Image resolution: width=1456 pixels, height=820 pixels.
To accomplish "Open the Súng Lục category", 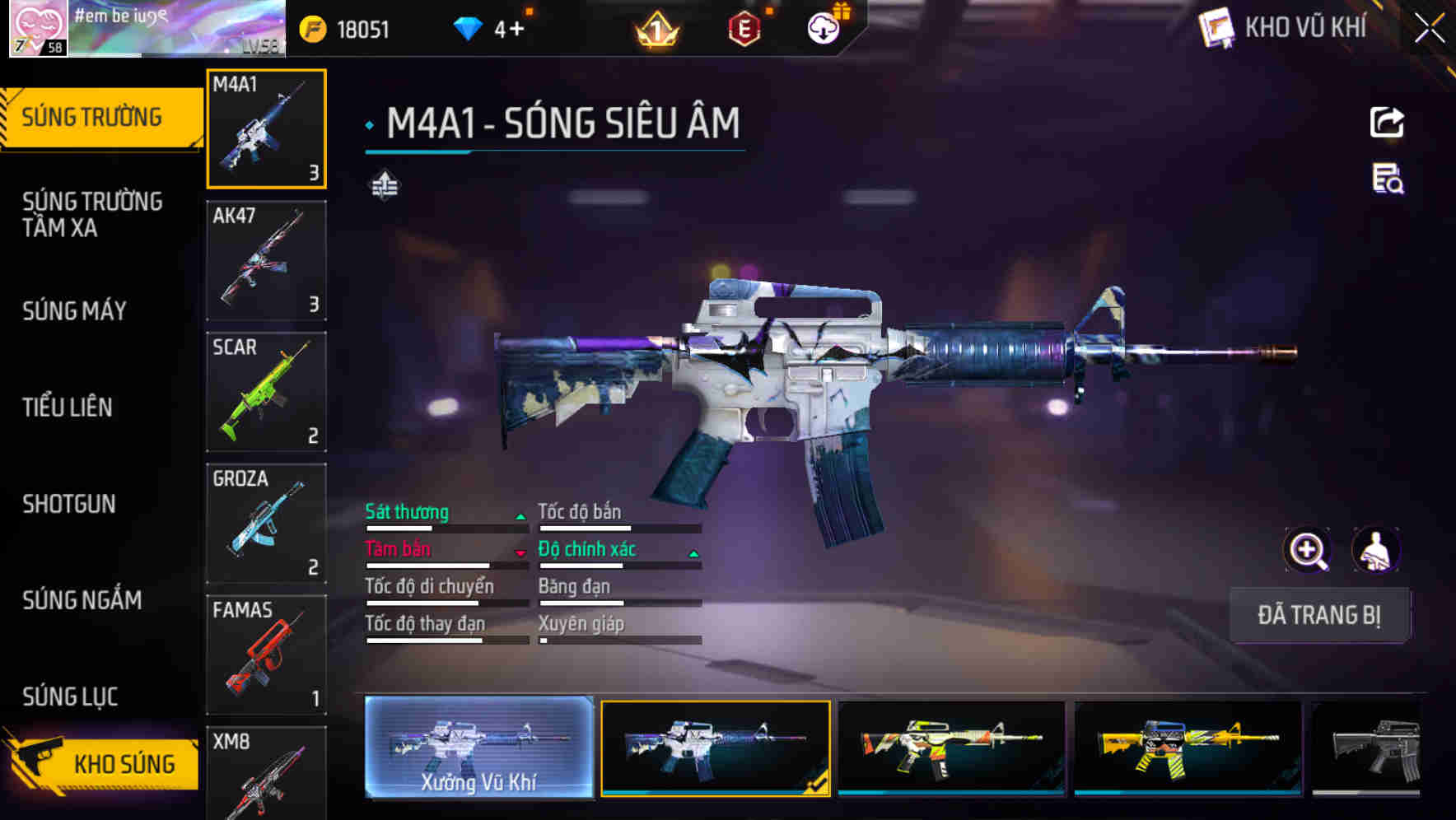I will [x=71, y=697].
